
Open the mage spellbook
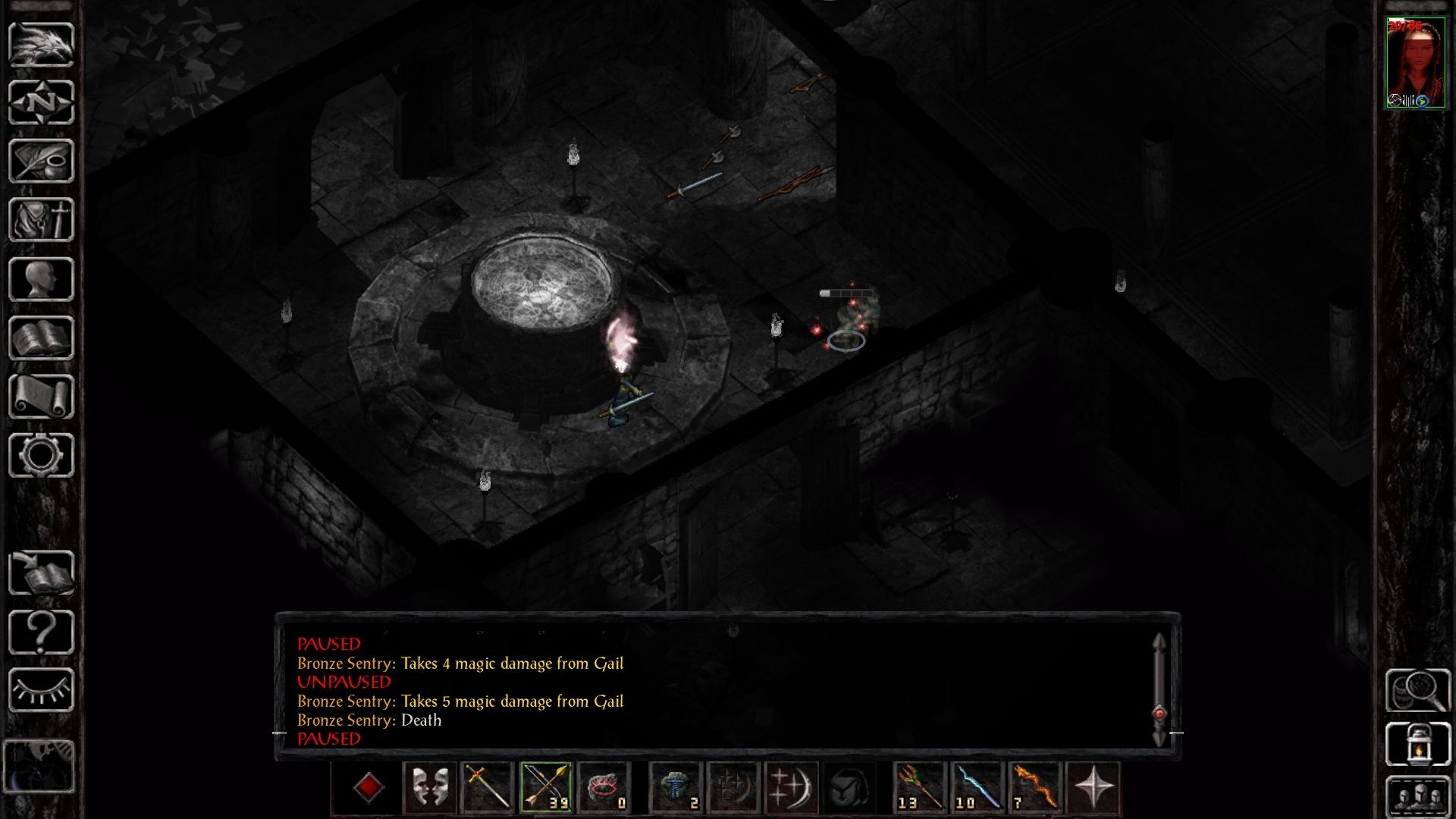(41, 337)
